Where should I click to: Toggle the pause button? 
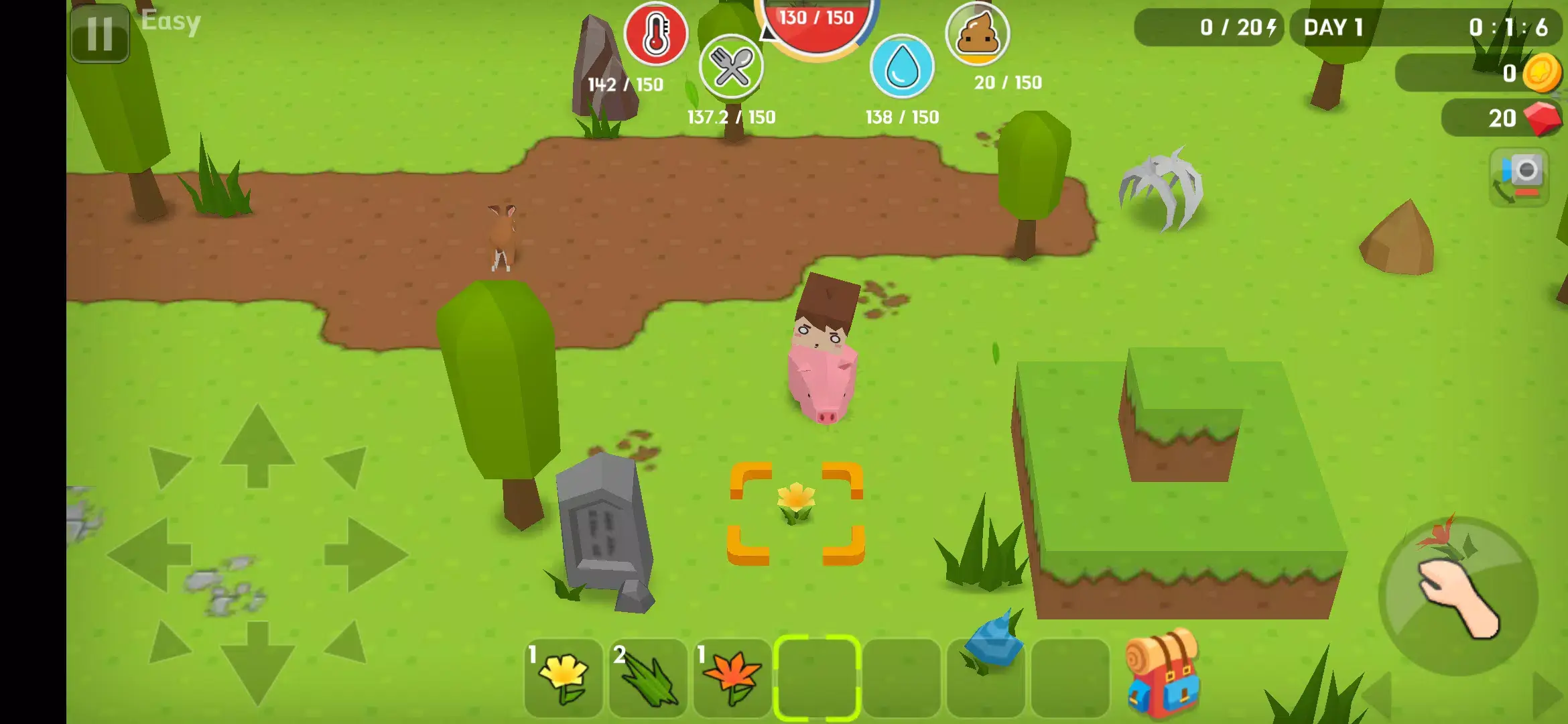[x=99, y=35]
